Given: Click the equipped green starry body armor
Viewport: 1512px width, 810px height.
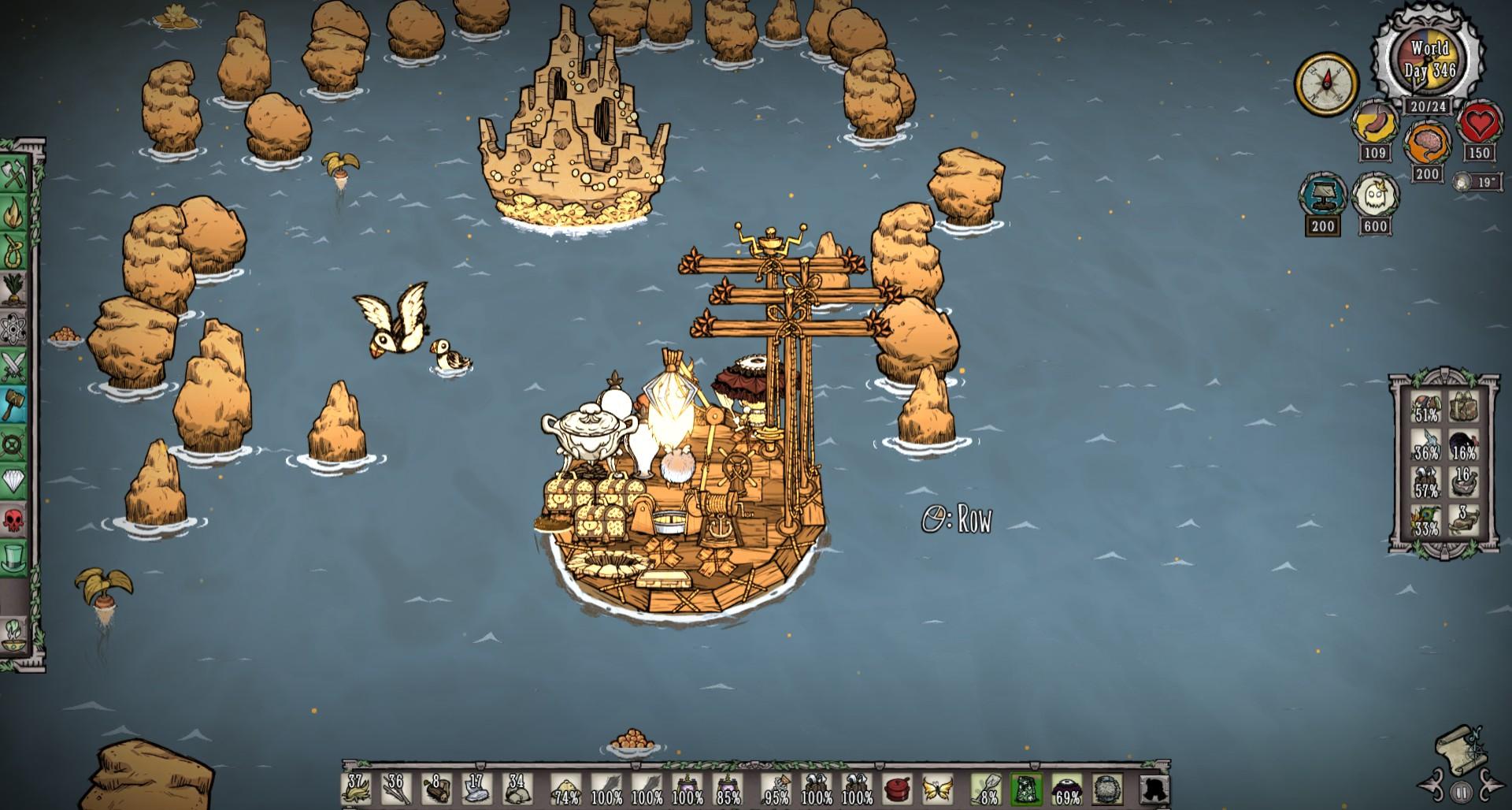Looking at the screenshot, I should pos(1026,788).
